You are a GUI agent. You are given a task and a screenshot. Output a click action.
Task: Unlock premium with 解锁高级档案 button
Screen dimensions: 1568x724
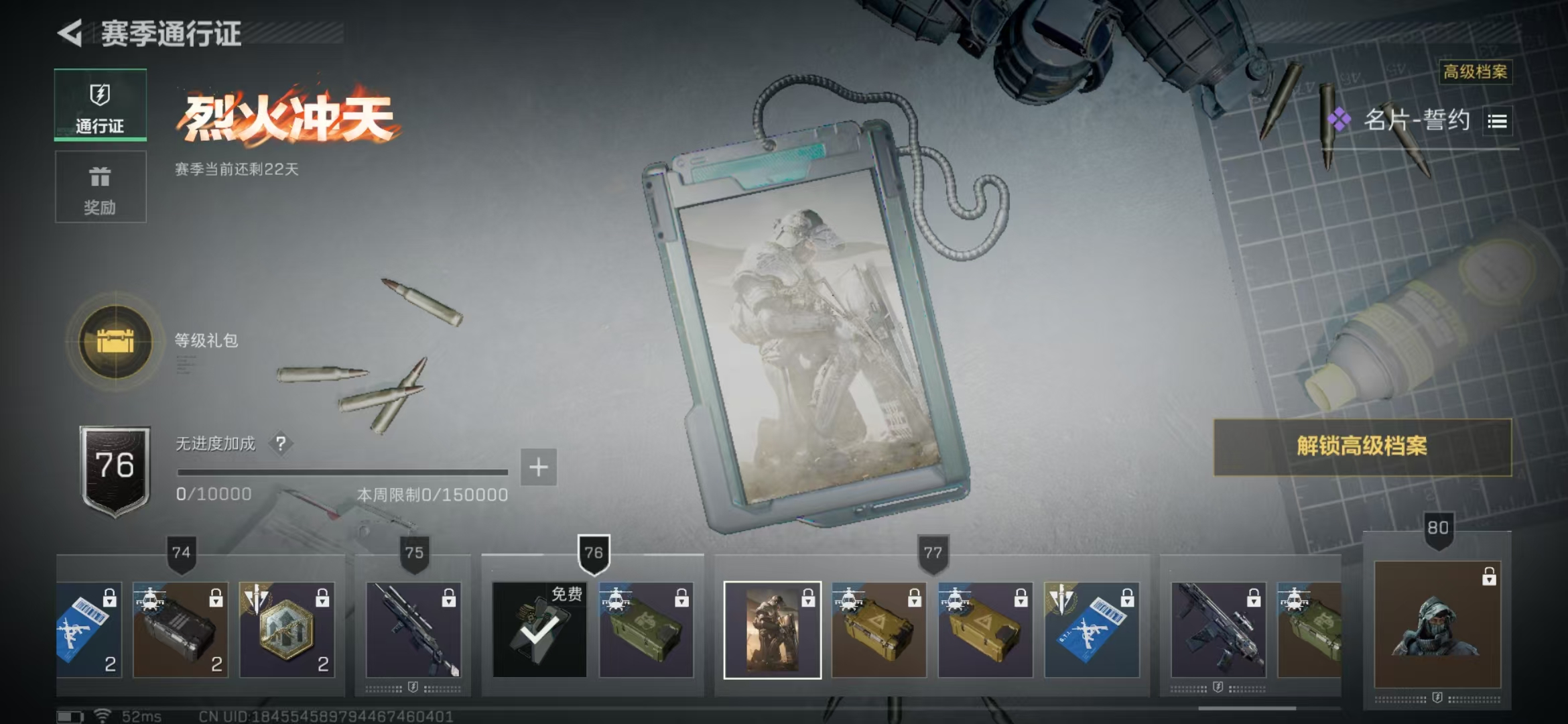(x=1362, y=447)
